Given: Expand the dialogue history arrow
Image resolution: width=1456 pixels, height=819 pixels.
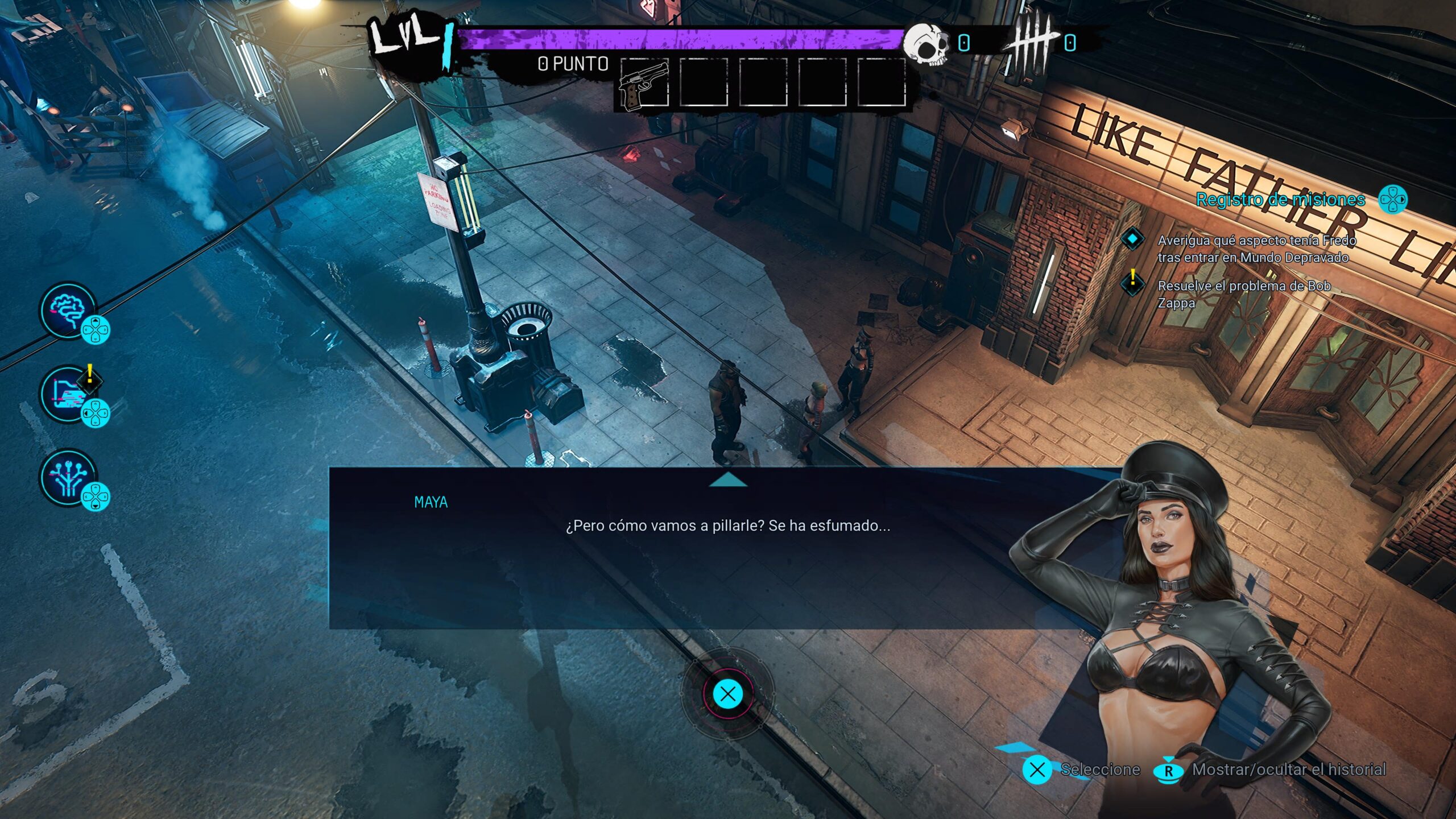Looking at the screenshot, I should point(728,481).
